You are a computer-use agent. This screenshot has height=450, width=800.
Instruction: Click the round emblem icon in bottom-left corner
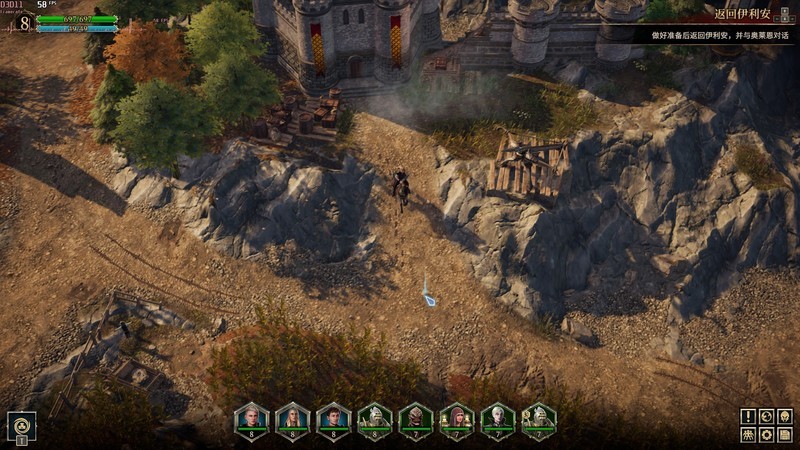21,424
